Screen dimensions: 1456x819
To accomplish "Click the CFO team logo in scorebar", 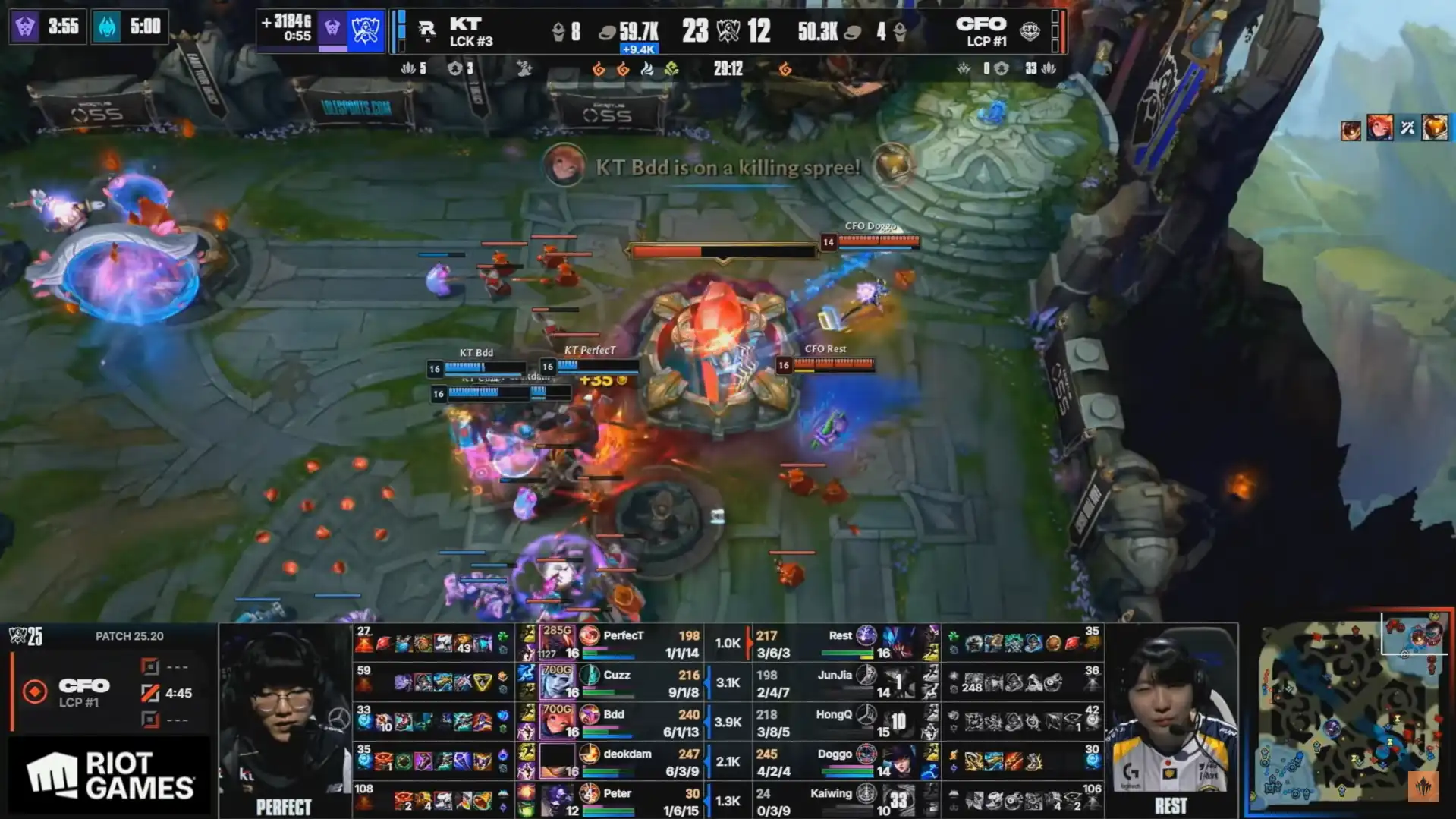I will pyautogui.click(x=1030, y=30).
